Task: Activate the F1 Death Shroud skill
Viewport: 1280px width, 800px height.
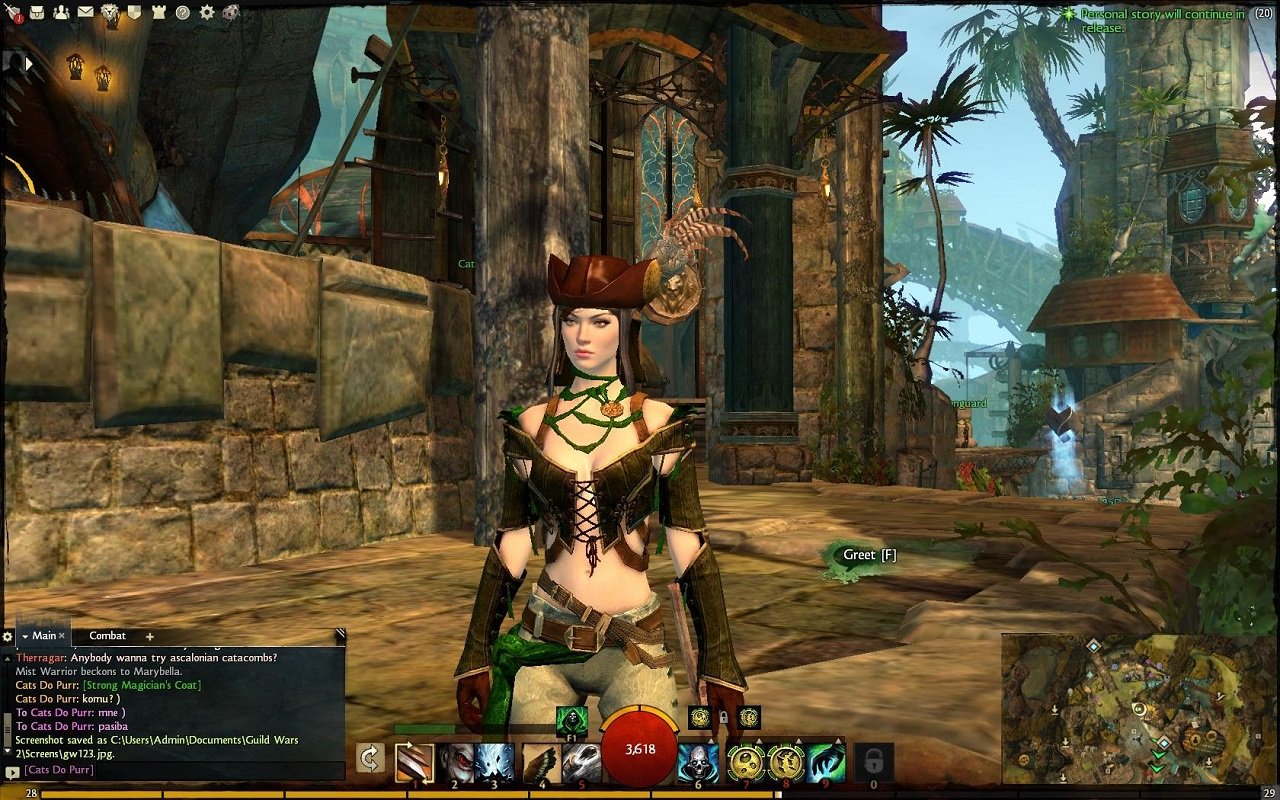Action: tap(570, 718)
